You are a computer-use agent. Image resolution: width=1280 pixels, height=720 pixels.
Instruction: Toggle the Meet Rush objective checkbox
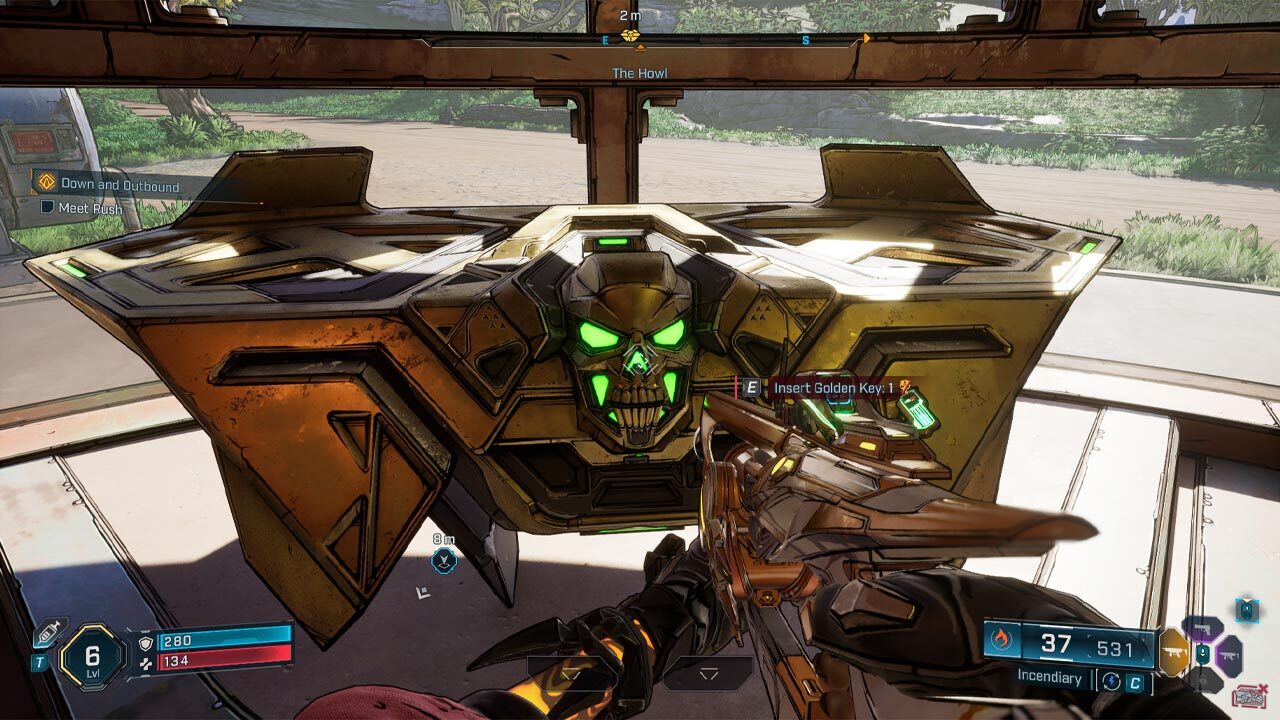click(x=50, y=208)
